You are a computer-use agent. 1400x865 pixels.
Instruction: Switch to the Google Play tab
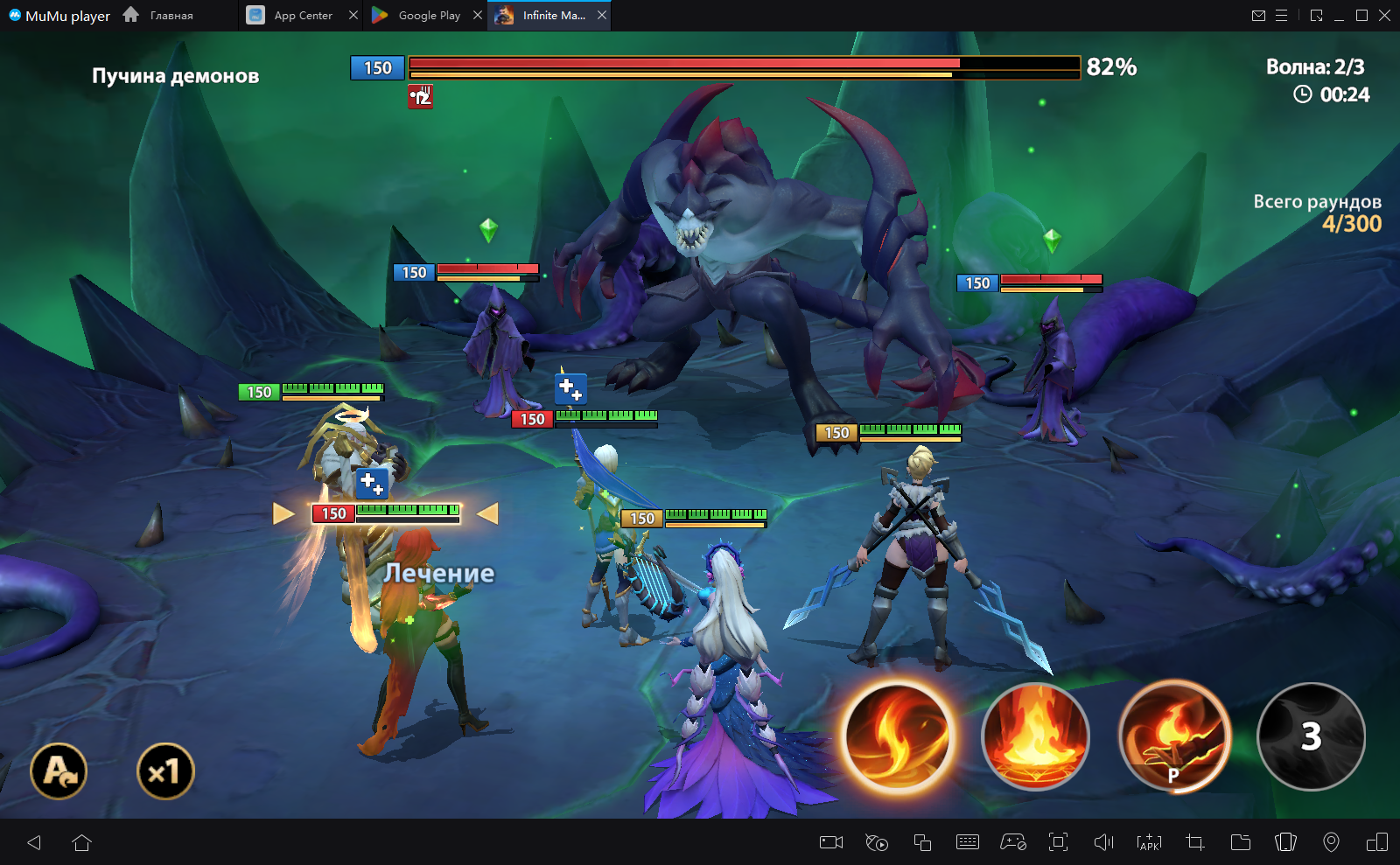pyautogui.click(x=418, y=16)
